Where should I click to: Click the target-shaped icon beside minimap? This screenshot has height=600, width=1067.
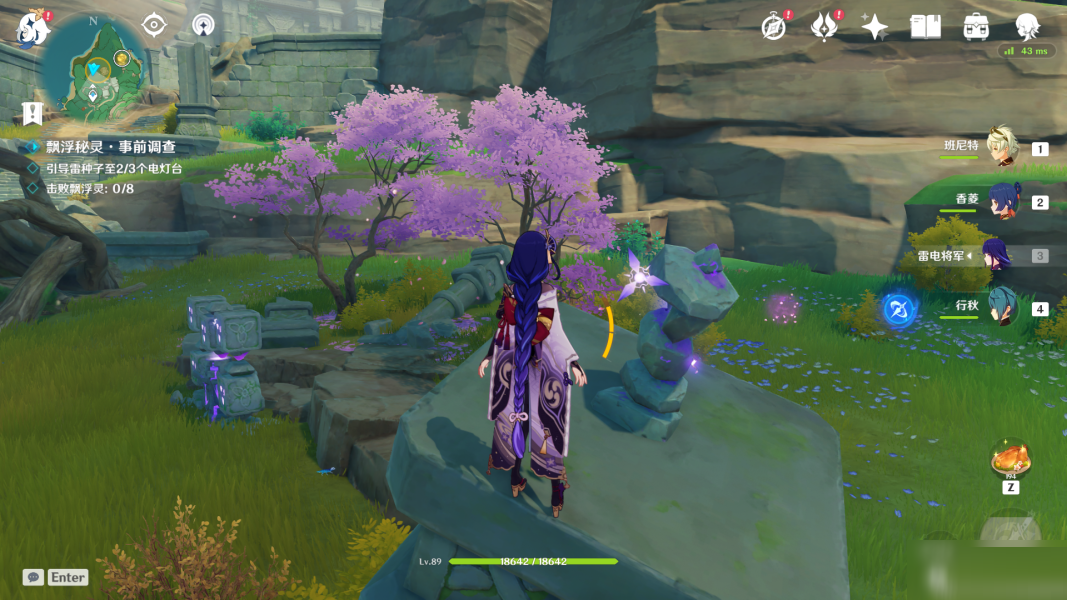153,25
